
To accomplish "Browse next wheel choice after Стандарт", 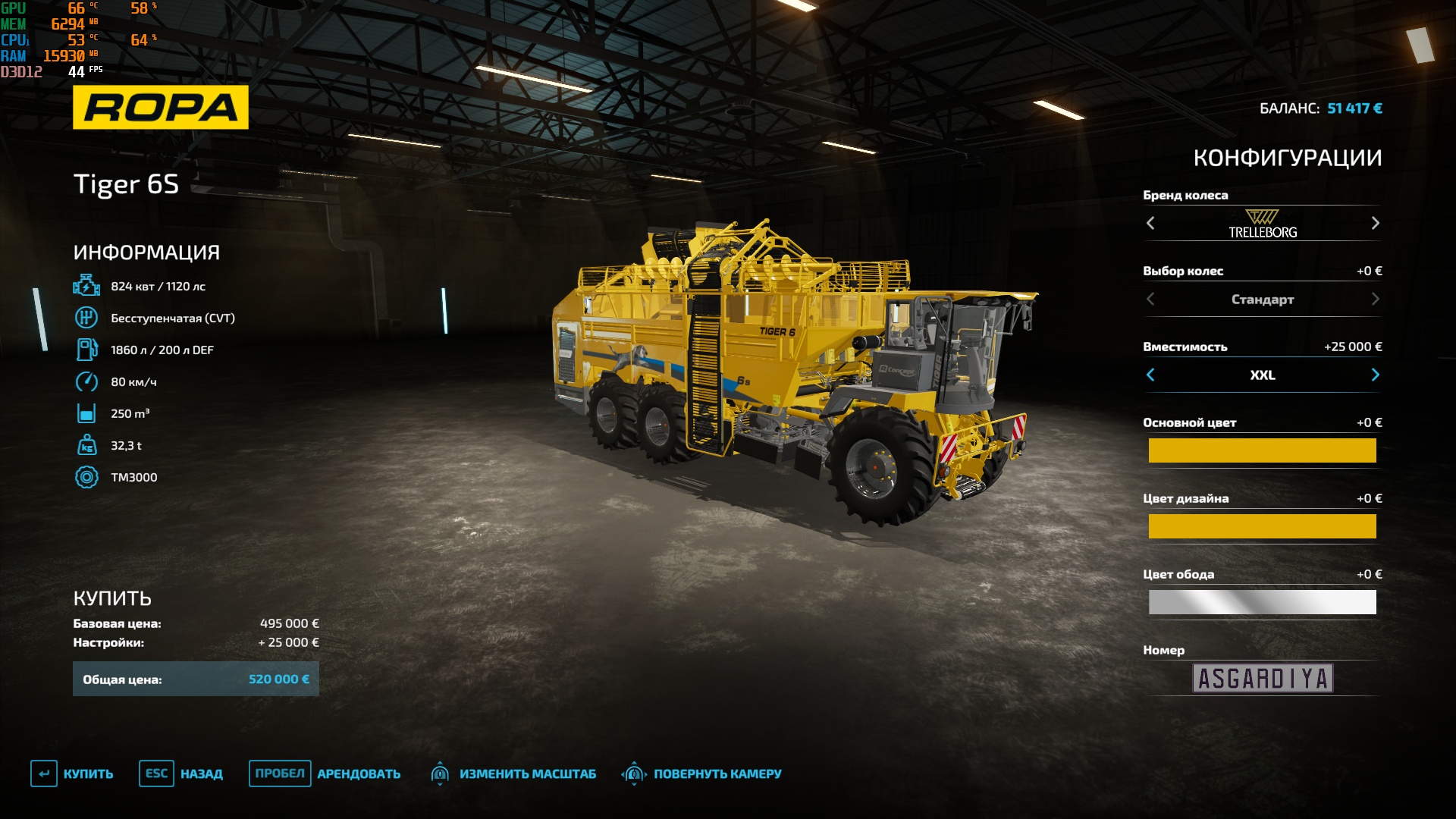I will [1374, 300].
